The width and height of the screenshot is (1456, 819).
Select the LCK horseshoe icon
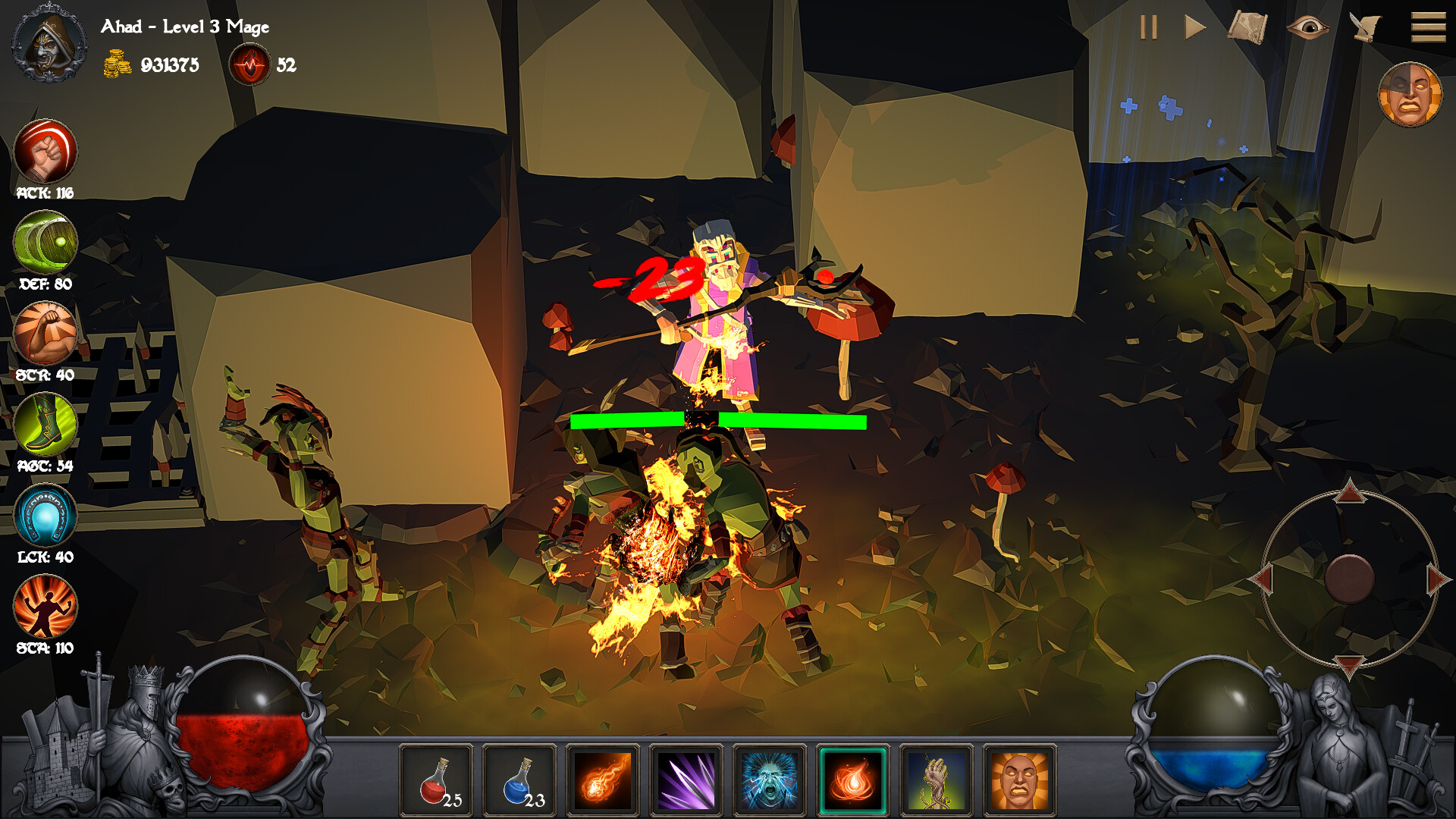pos(45,516)
